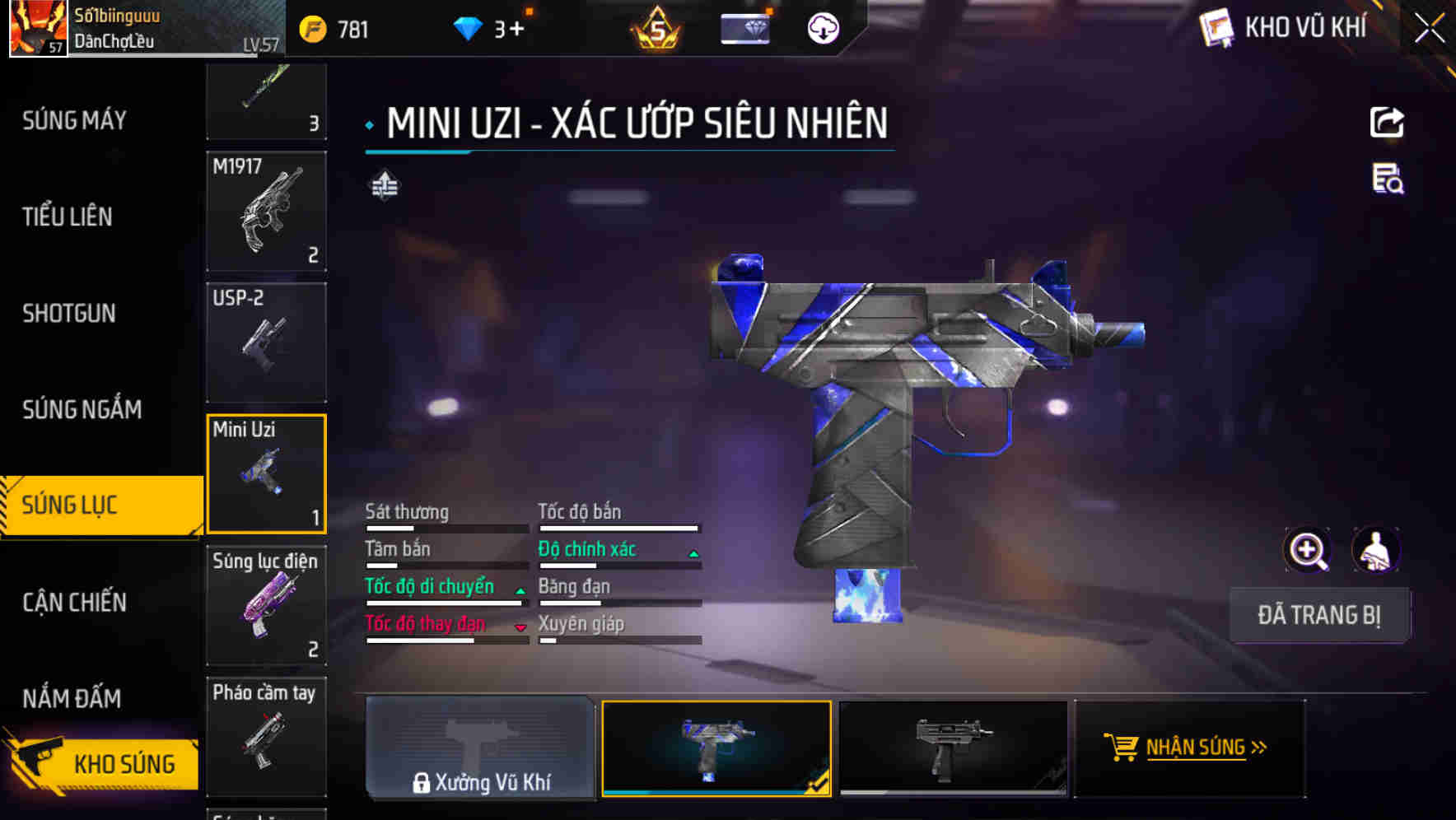Choose the CẬN CHIẾN category

click(x=74, y=602)
